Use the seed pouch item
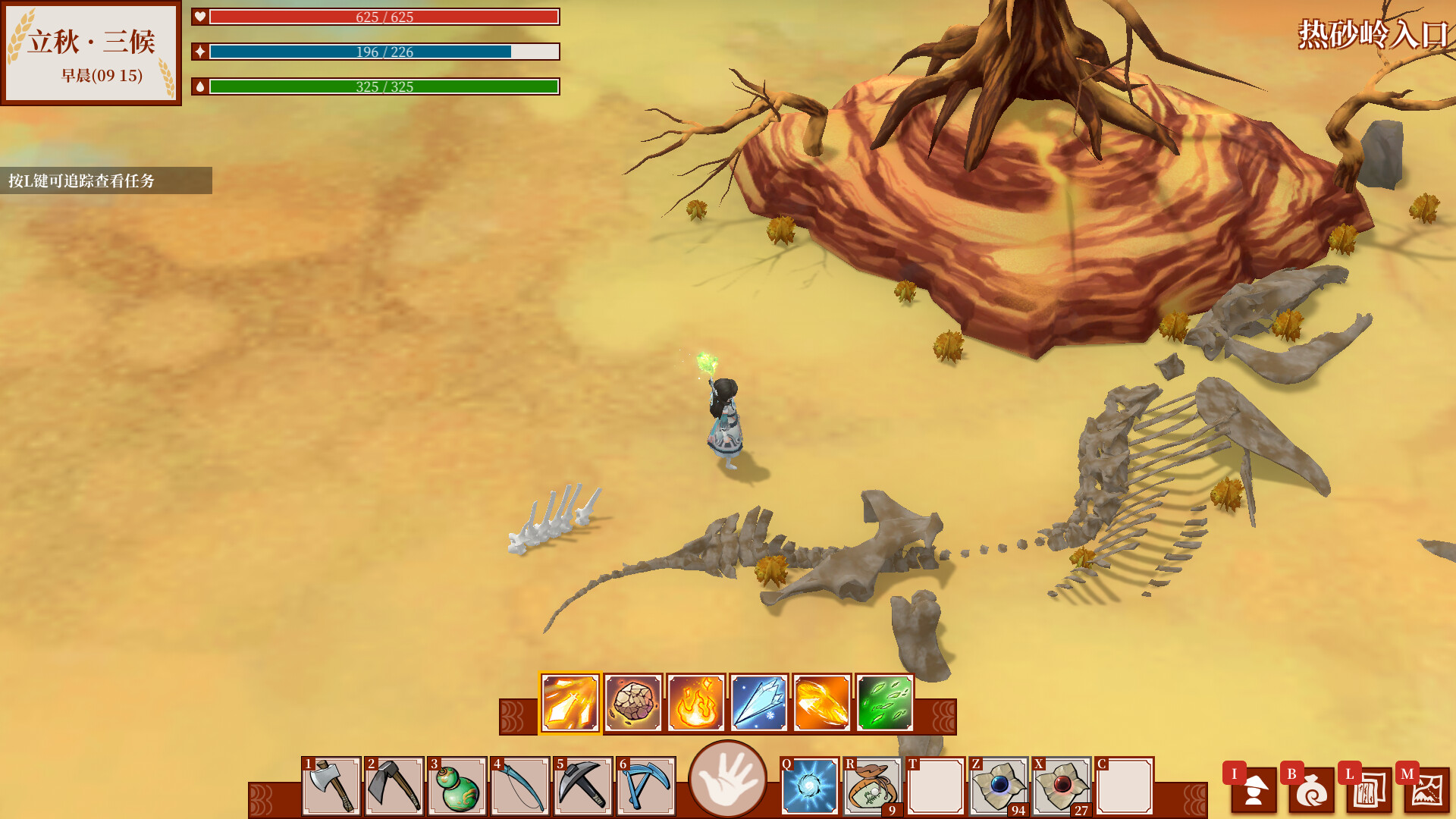 point(873,786)
